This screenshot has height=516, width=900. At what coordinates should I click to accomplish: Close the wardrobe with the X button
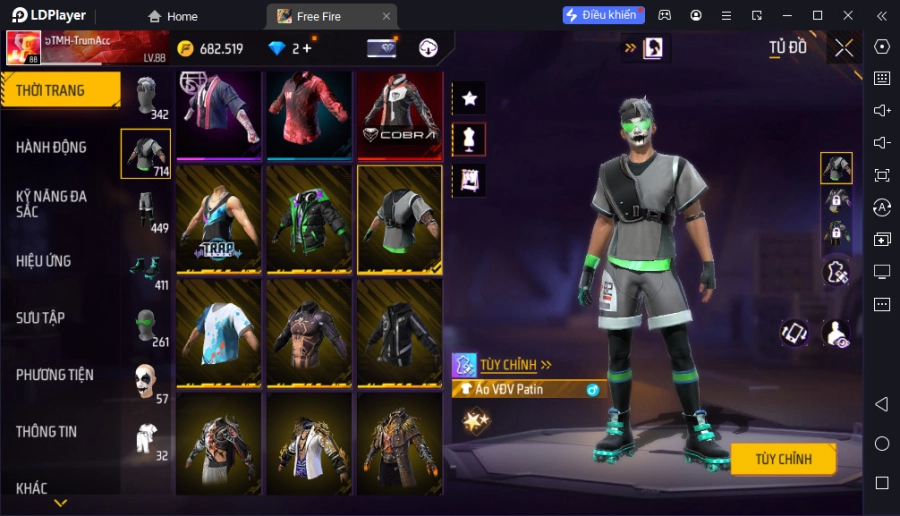point(844,48)
